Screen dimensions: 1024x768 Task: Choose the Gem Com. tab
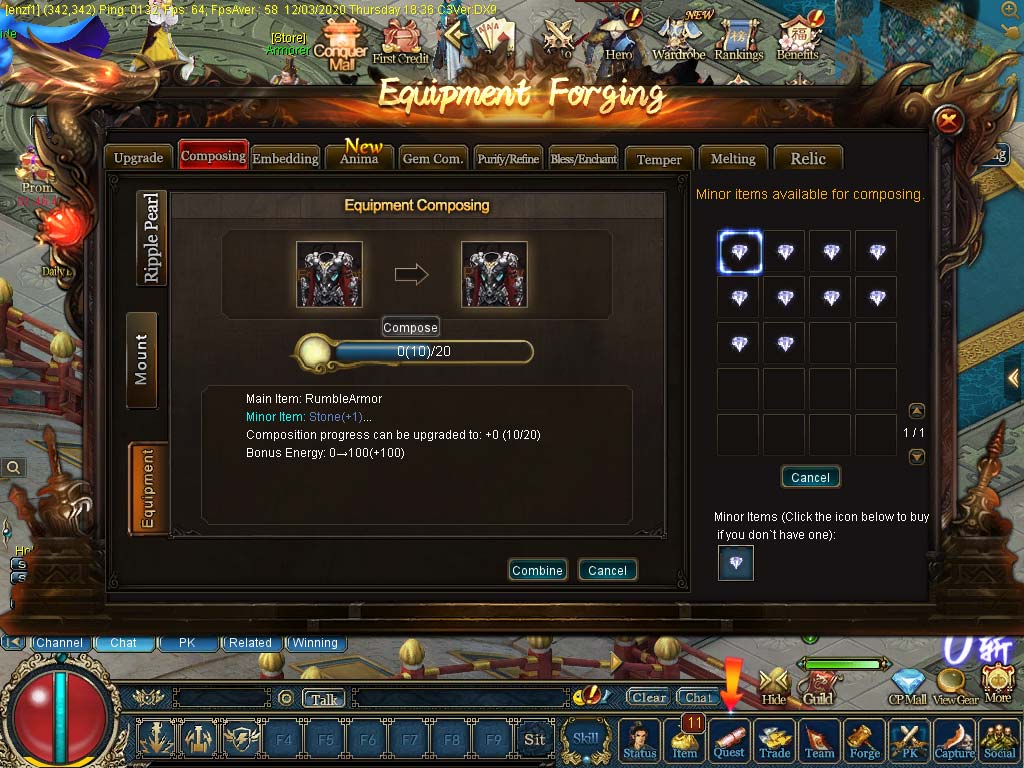432,158
